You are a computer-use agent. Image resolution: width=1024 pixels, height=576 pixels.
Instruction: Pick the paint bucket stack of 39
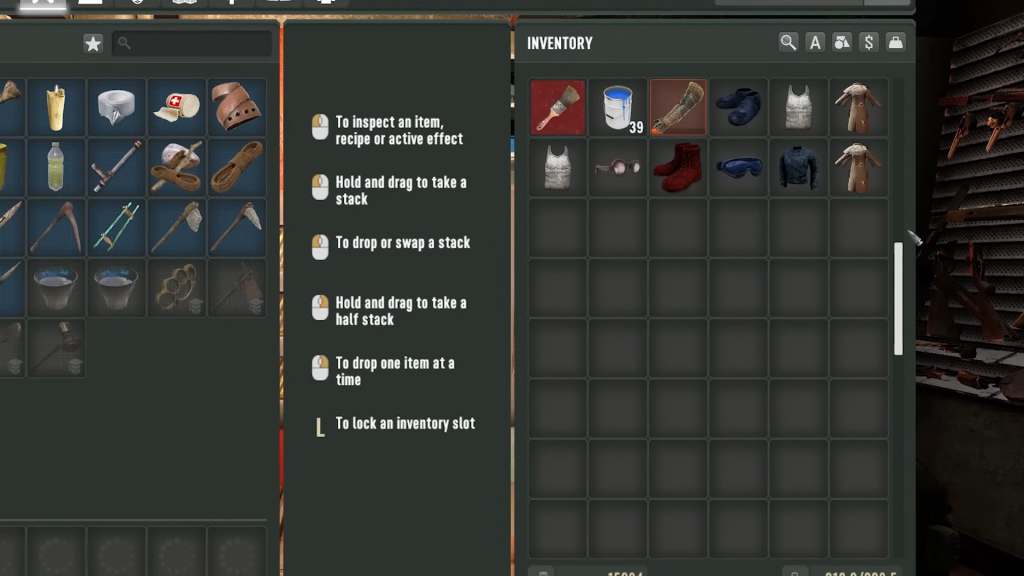(x=618, y=108)
